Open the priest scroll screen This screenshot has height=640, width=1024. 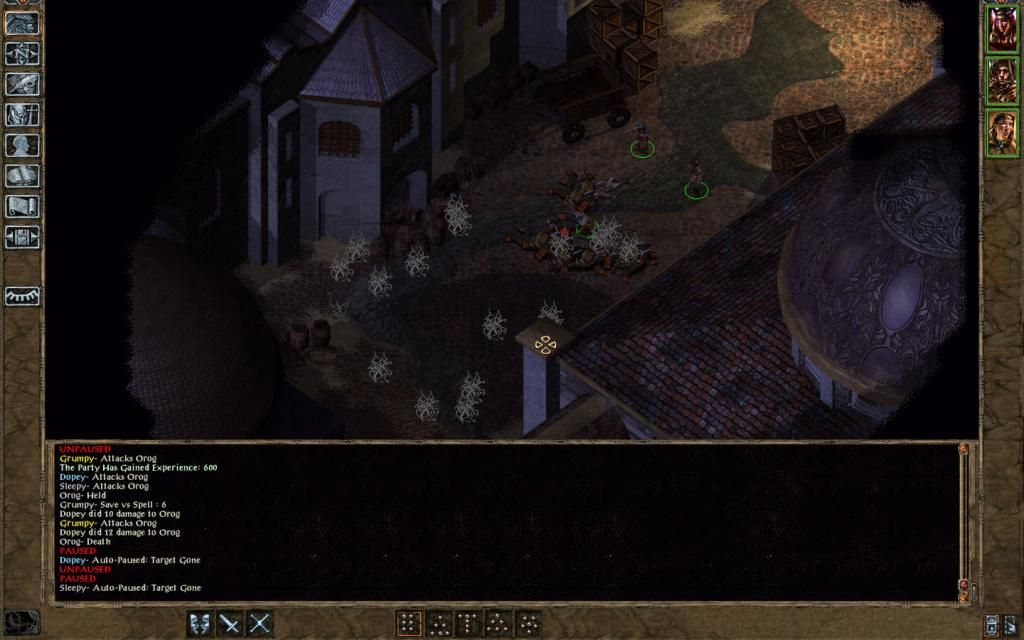pyautogui.click(x=22, y=206)
